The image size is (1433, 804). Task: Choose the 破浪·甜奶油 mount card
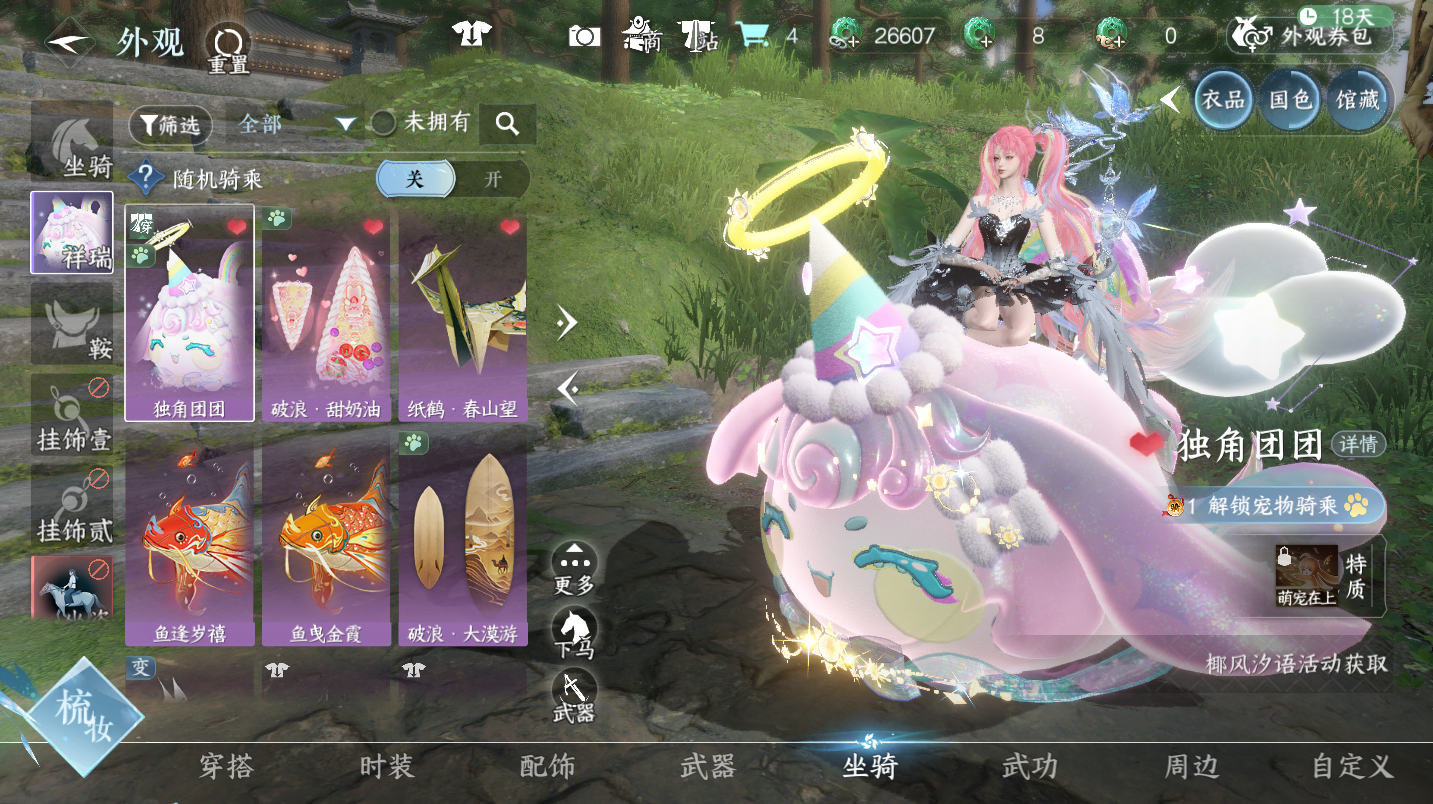click(x=326, y=313)
